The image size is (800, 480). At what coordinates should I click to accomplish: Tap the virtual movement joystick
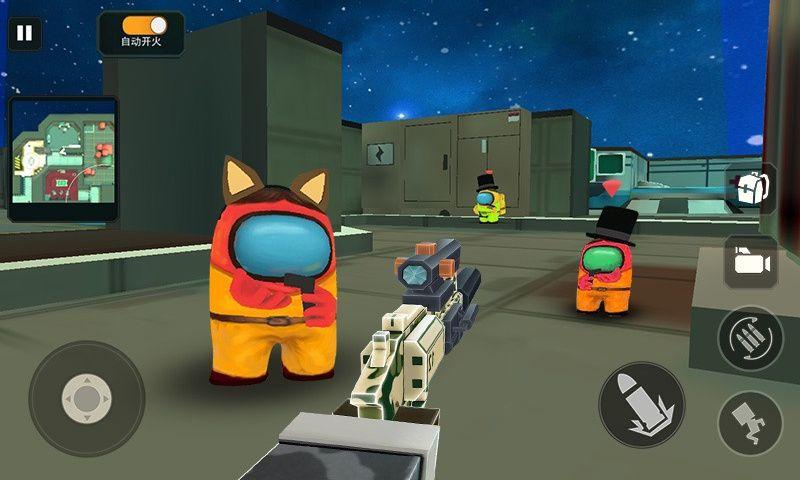click(x=87, y=398)
